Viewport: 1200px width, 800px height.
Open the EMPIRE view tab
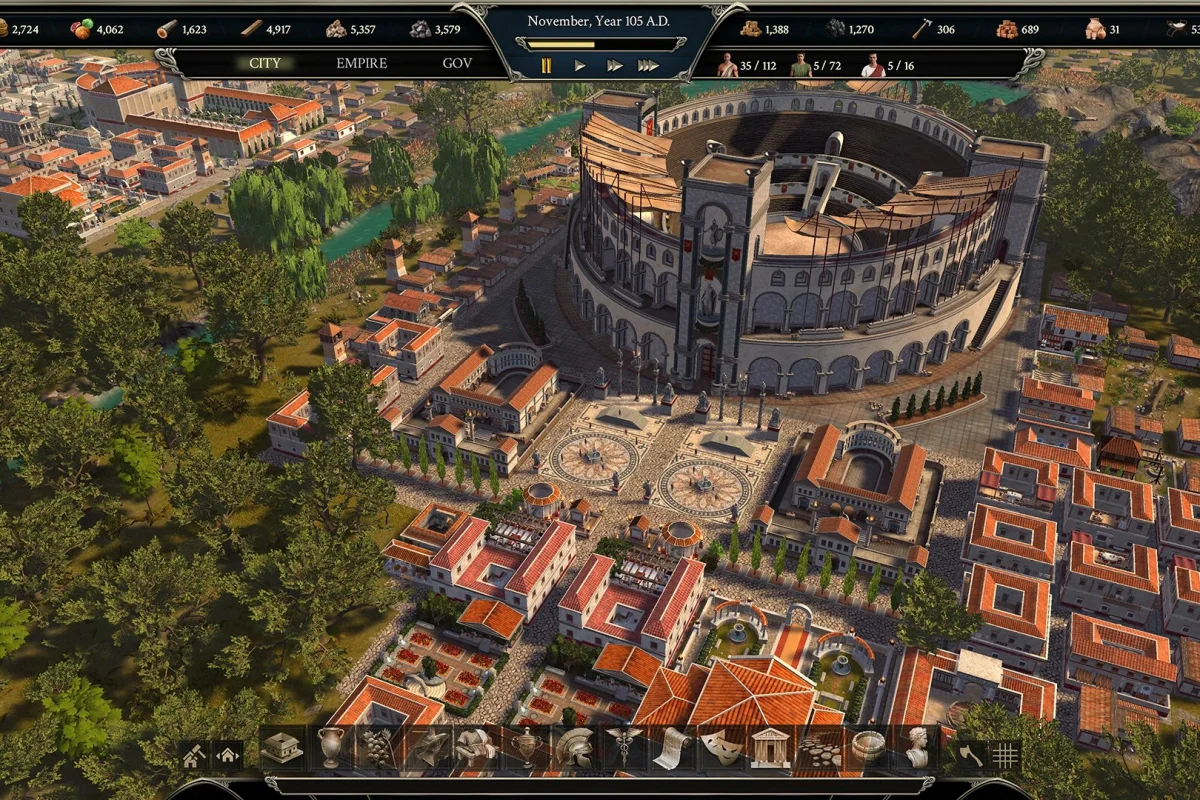[x=361, y=64]
